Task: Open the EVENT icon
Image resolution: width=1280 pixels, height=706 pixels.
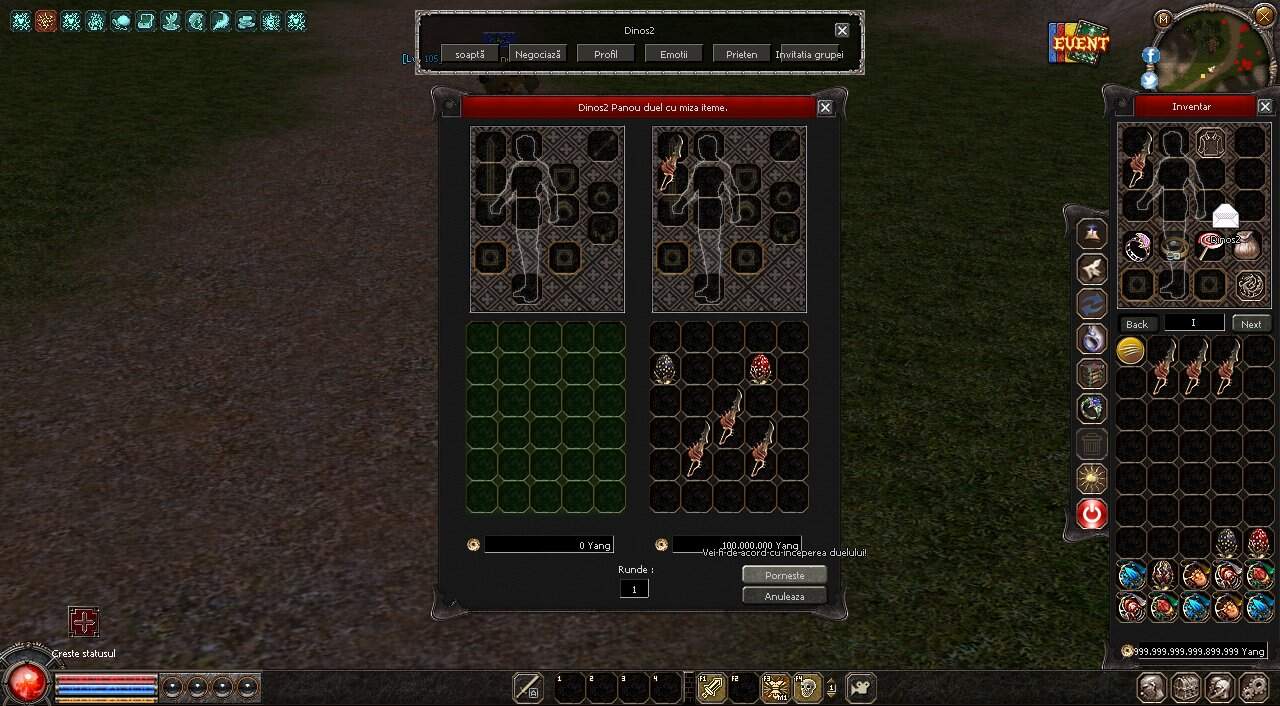Action: (1079, 42)
